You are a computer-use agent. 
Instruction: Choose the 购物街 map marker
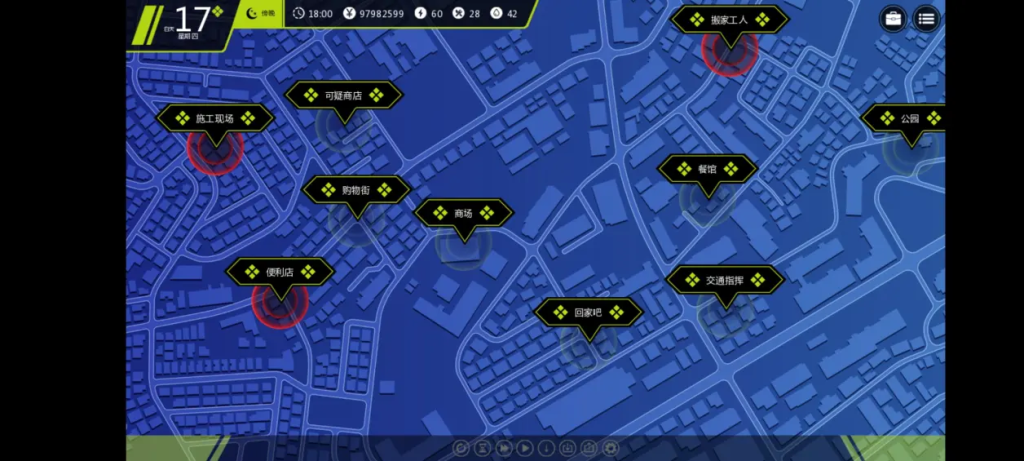[356, 190]
